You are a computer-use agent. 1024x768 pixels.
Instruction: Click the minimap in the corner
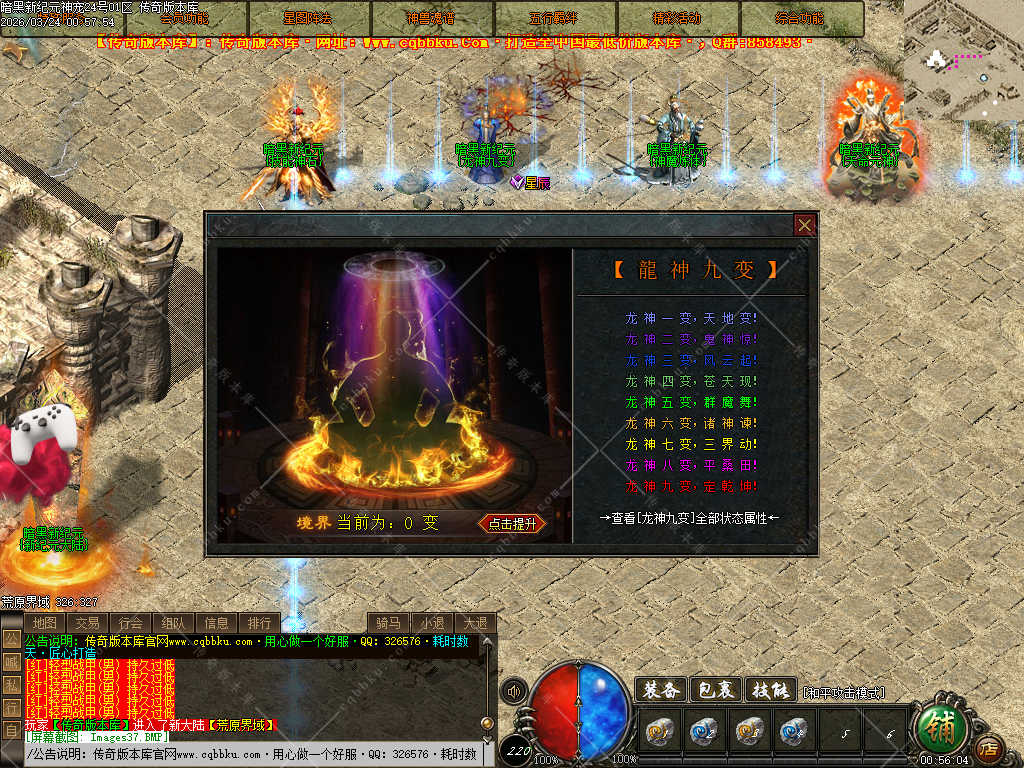(x=963, y=60)
